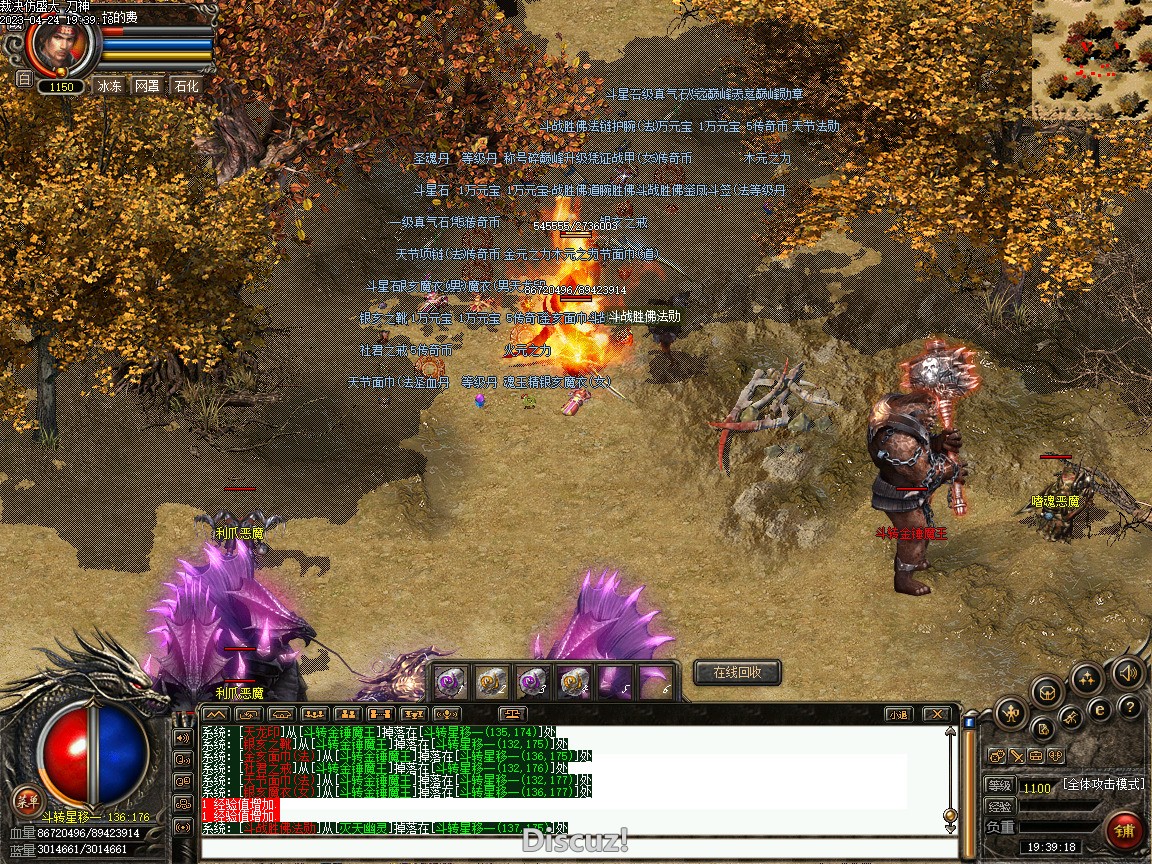Select the 冰冻 freeze button
1152x864 pixels.
pos(109,86)
